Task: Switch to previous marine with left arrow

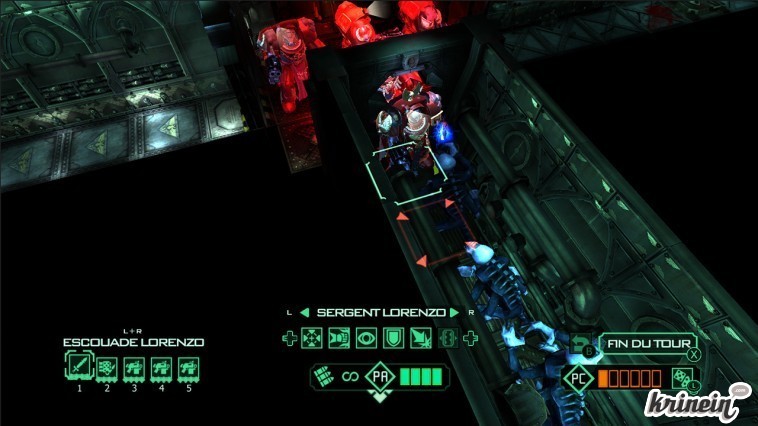Action: [306, 312]
